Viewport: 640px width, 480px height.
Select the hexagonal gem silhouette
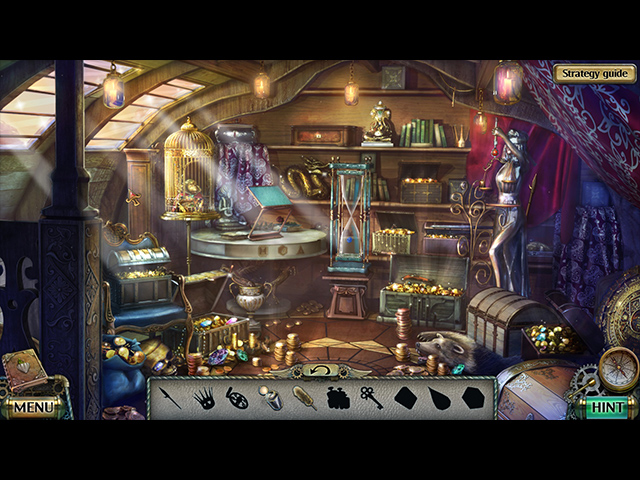[472, 398]
